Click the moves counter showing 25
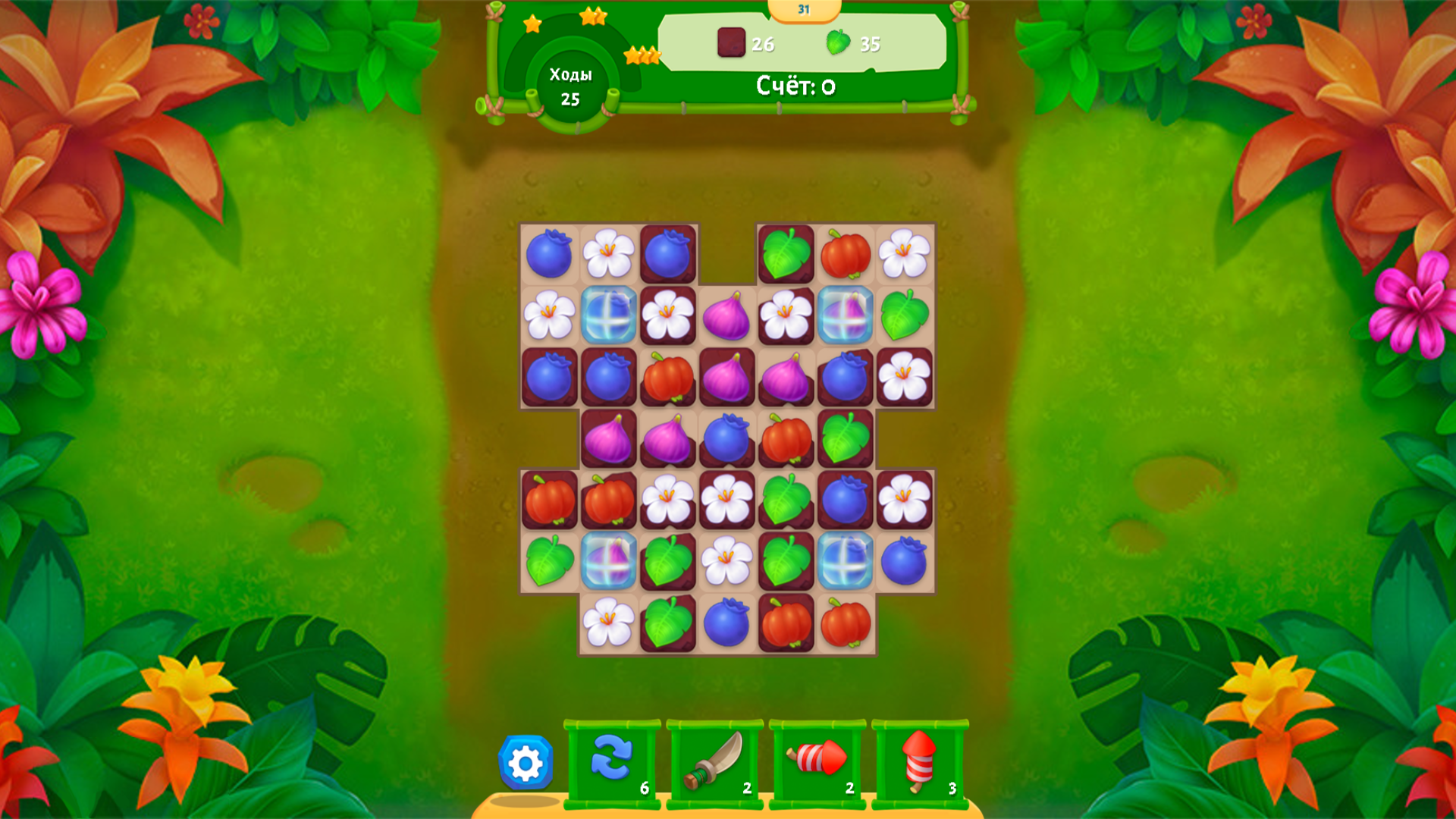Viewport: 1456px width, 819px height. (x=571, y=86)
